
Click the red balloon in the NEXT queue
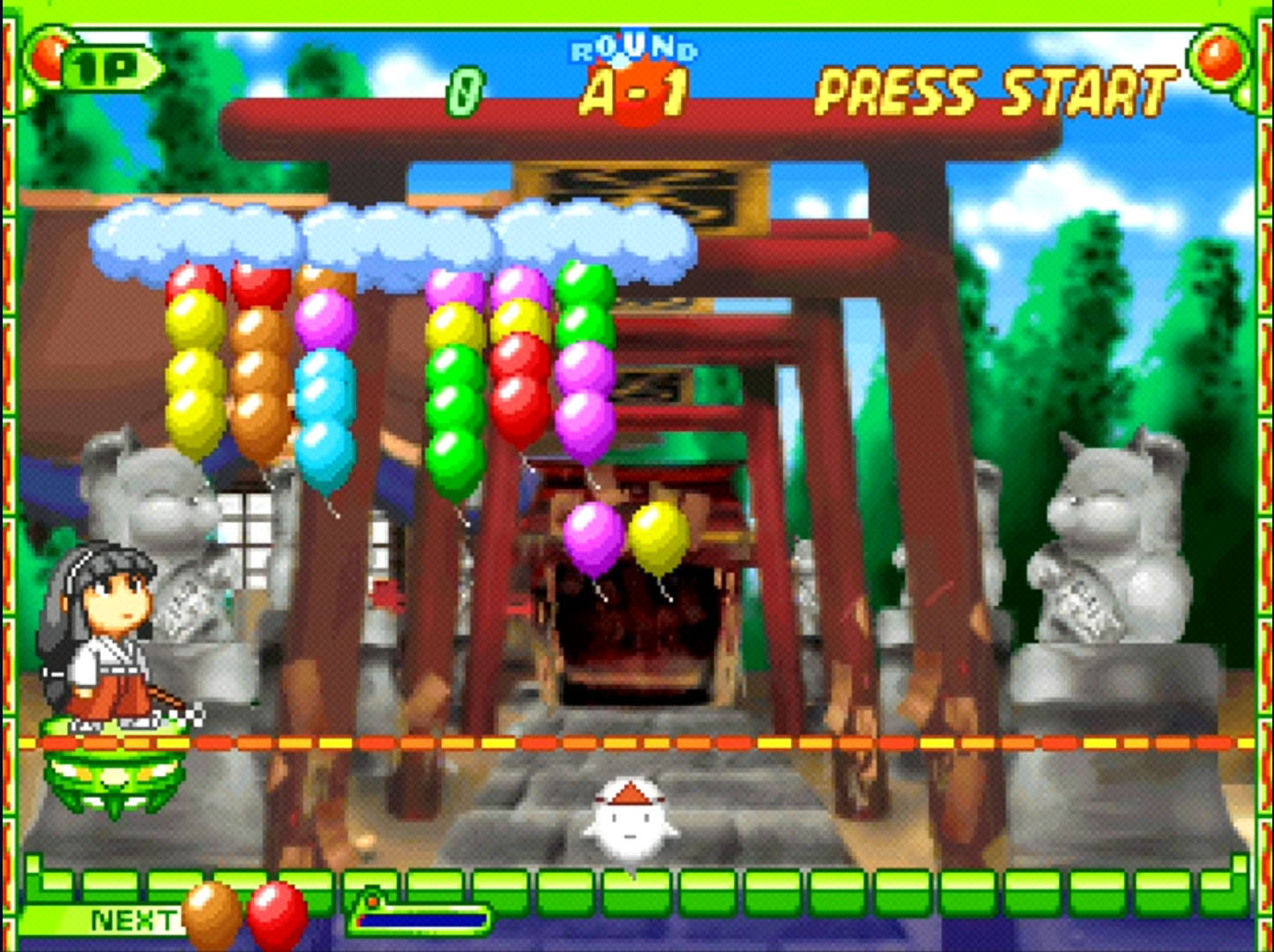tap(277, 914)
